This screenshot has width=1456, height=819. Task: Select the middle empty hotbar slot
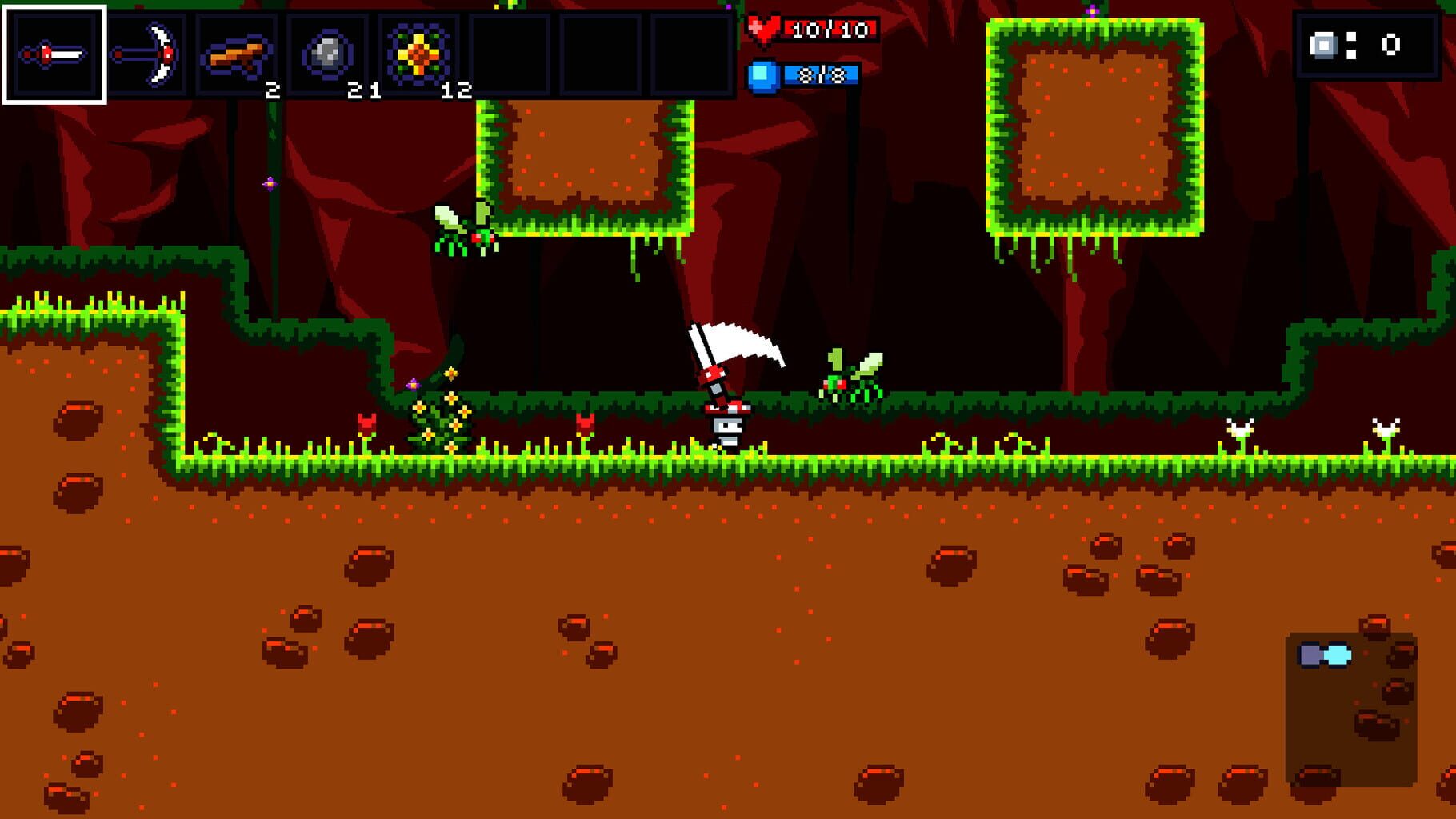pyautogui.click(x=600, y=54)
